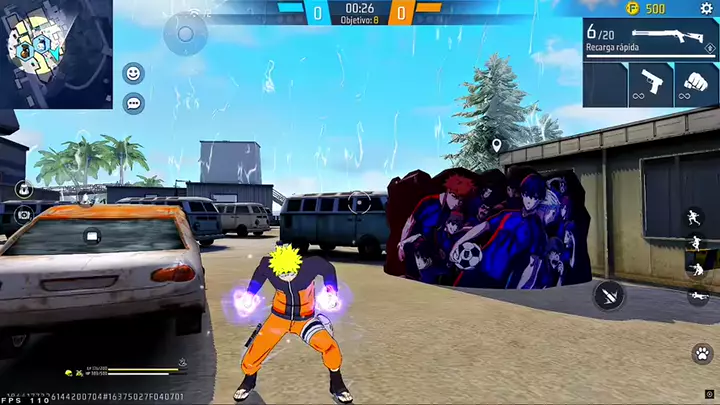Fire with the bullet attack button
The height and width of the screenshot is (405, 720).
(609, 294)
